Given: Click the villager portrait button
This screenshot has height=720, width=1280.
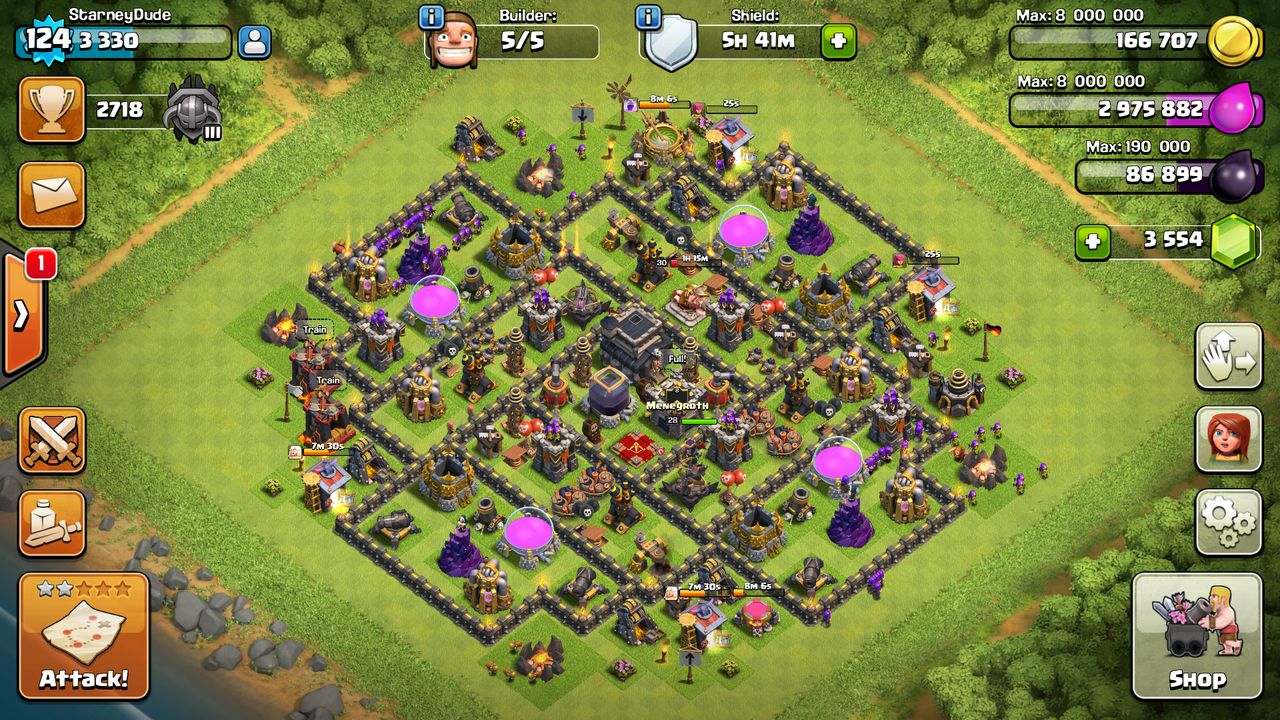Looking at the screenshot, I should 1228,439.
